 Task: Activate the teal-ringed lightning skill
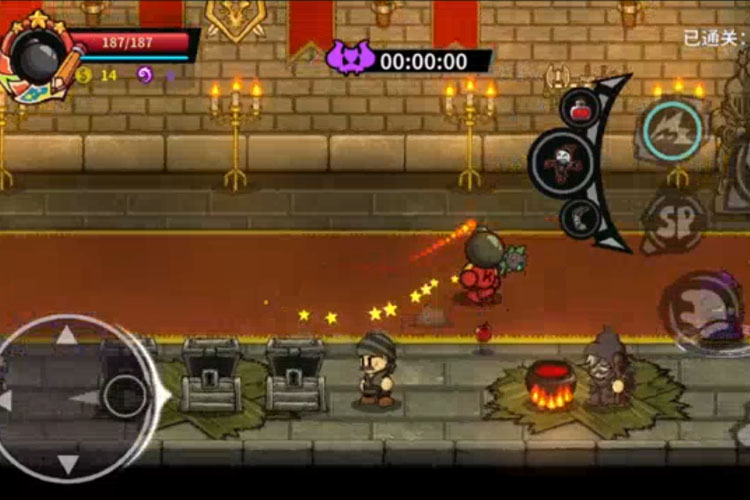coord(672,130)
